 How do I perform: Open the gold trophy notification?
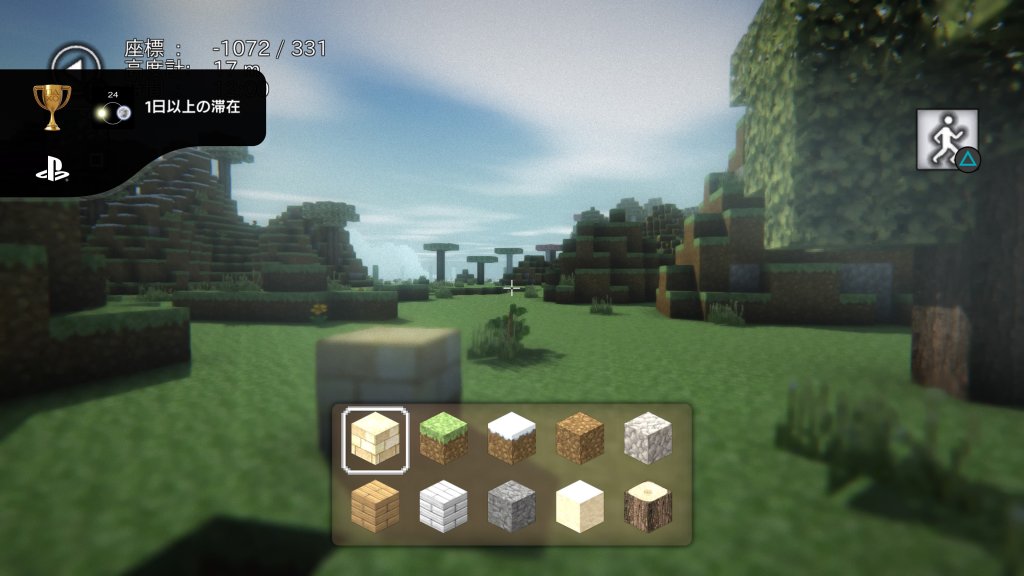(x=52, y=107)
